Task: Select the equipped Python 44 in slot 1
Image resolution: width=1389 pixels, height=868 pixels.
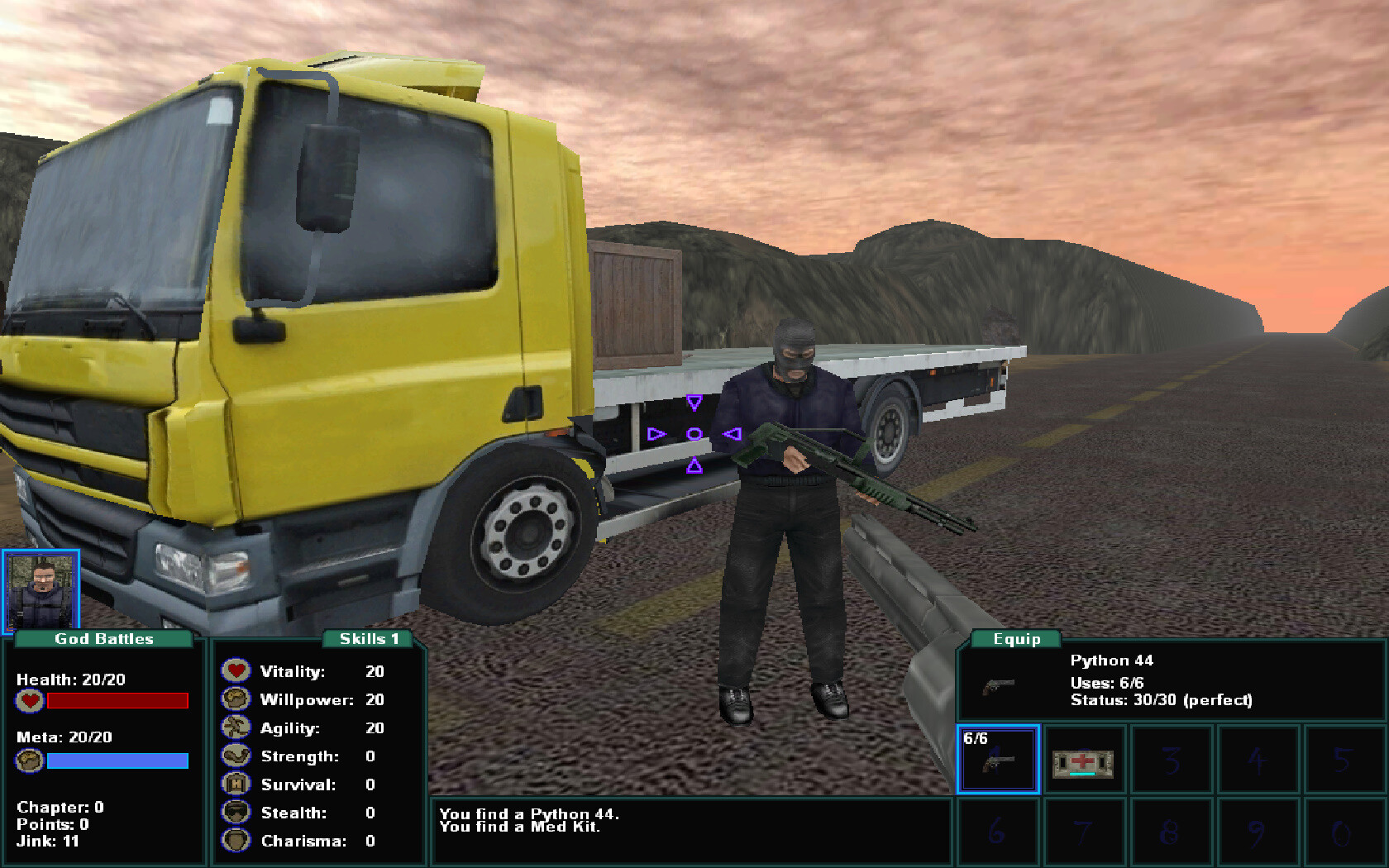Action: coord(998,760)
